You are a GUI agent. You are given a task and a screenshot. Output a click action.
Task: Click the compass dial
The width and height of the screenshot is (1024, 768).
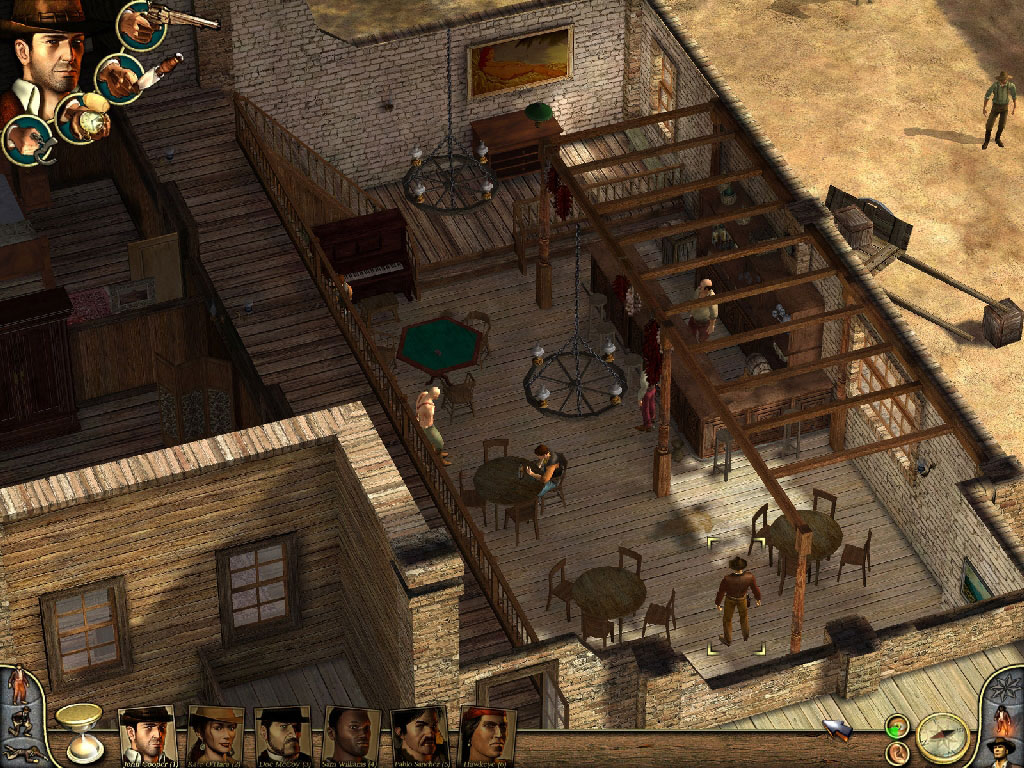point(942,737)
